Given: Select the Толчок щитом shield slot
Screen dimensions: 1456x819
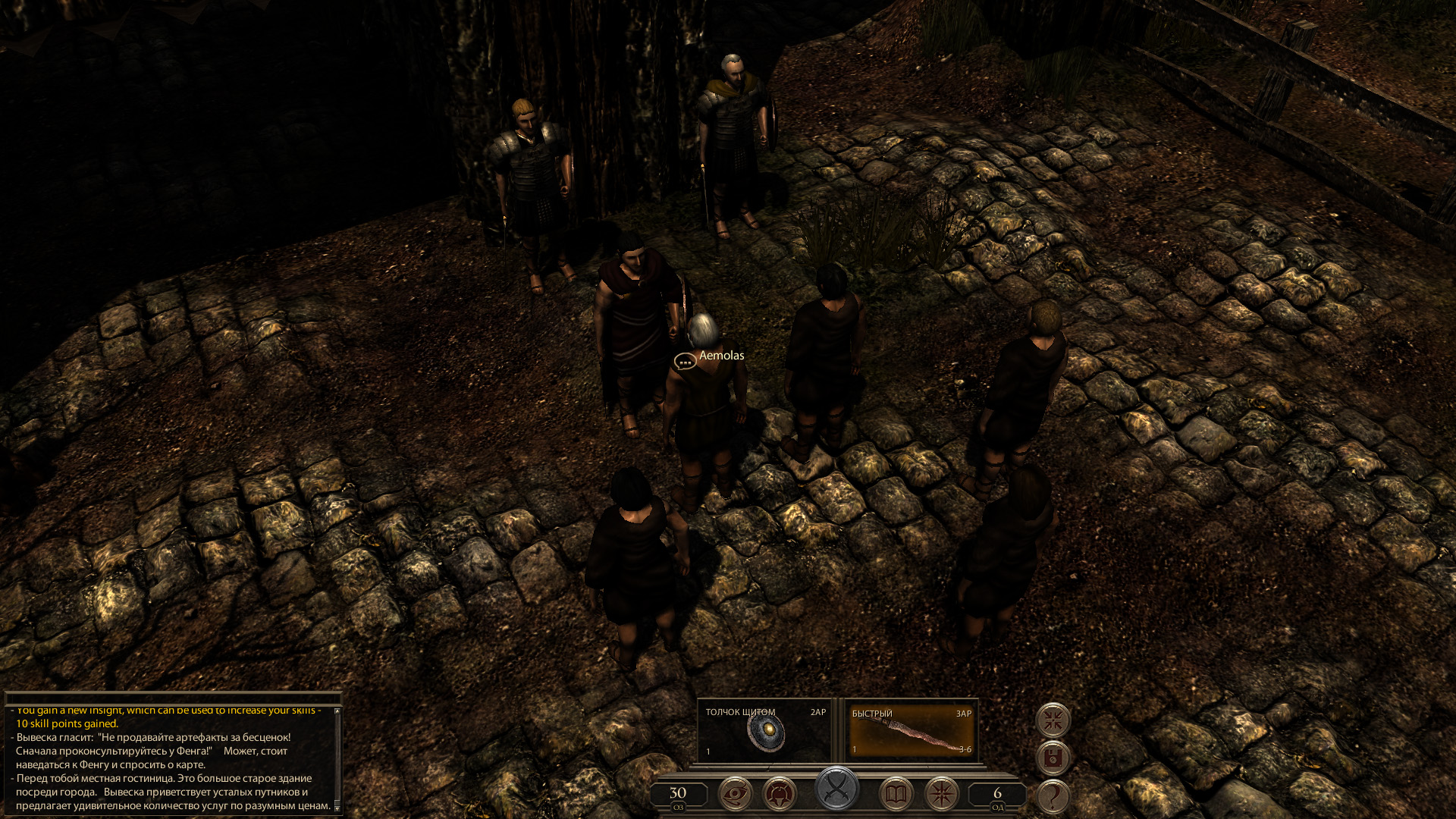Looking at the screenshot, I should pyautogui.click(x=765, y=731).
